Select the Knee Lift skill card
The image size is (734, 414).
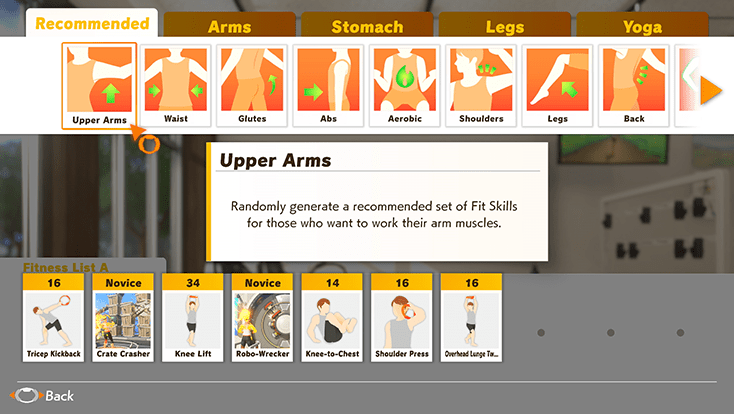tap(193, 317)
